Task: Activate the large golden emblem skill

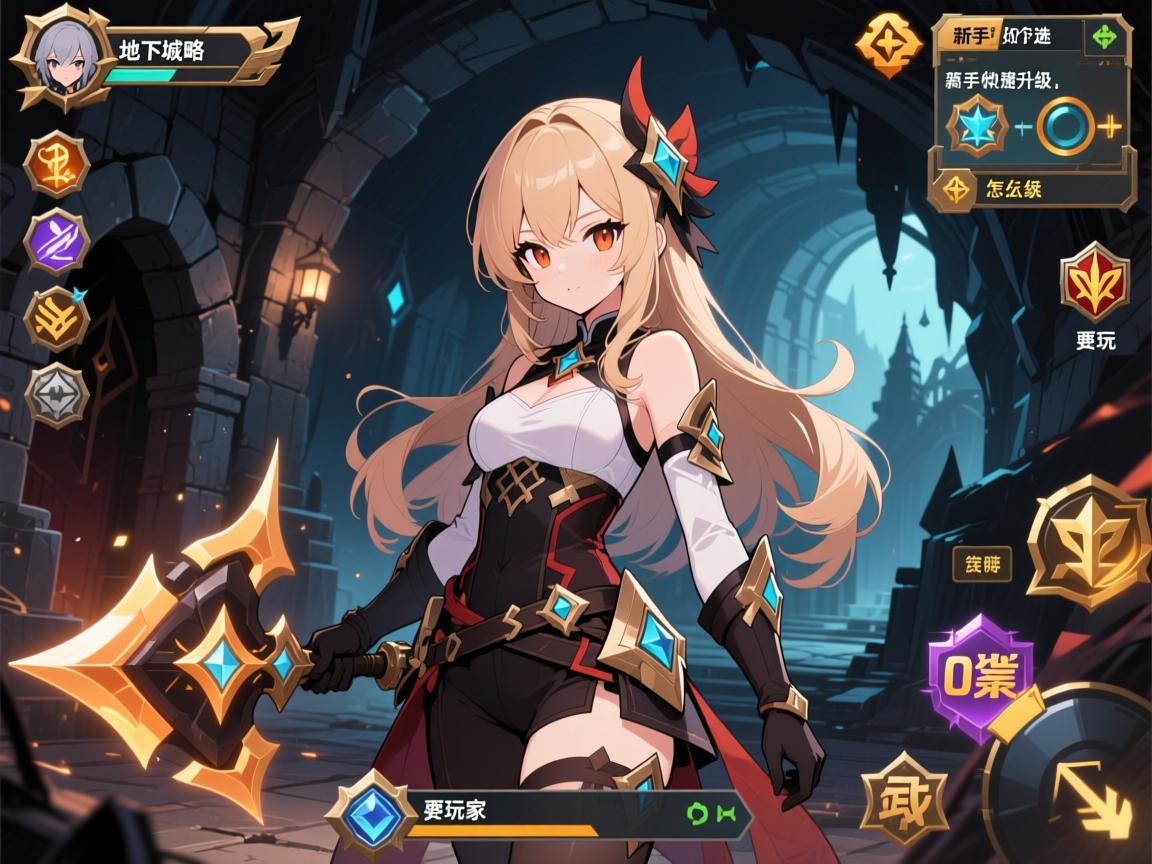Action: click(x=1090, y=541)
